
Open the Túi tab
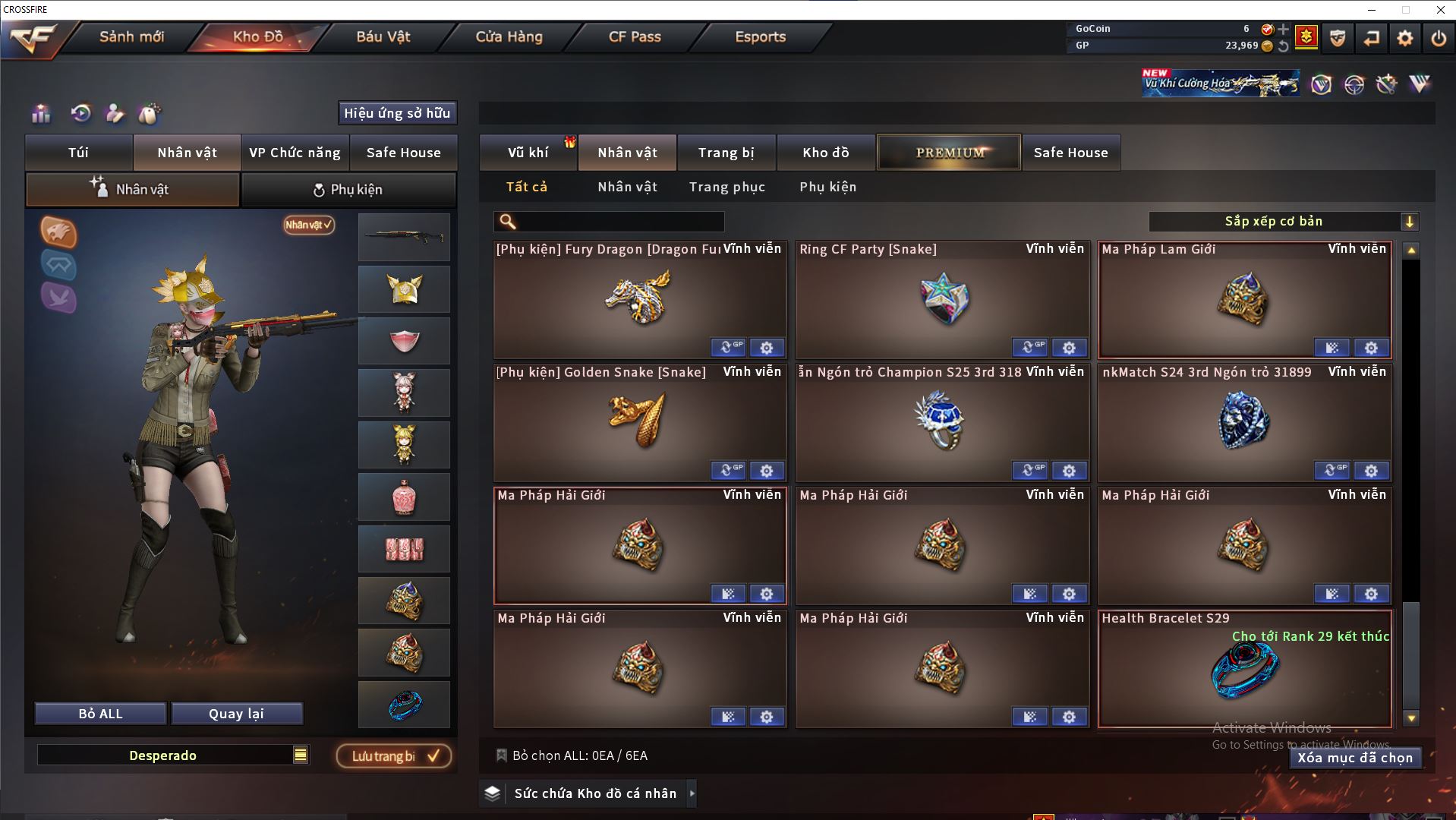pos(79,153)
